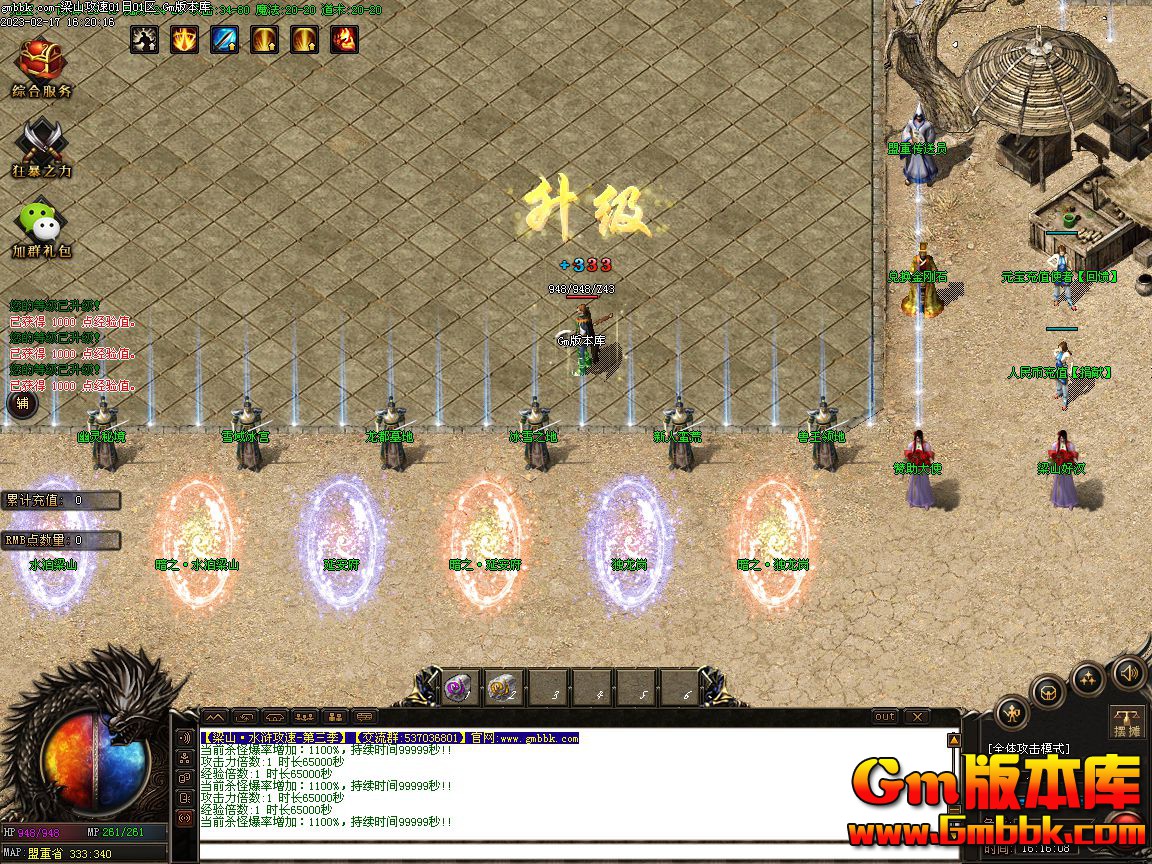
Task: Use the orange scroll in hotbar slot 2
Action: [503, 689]
